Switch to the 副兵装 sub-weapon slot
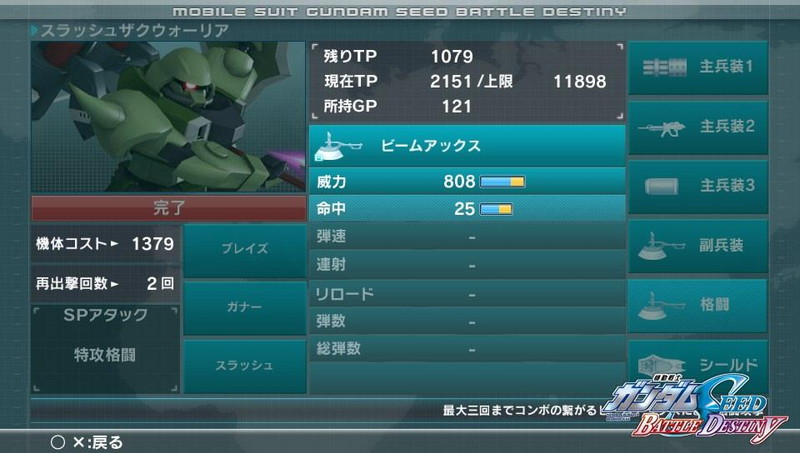Screen dimensions: 800x453 pos(697,246)
